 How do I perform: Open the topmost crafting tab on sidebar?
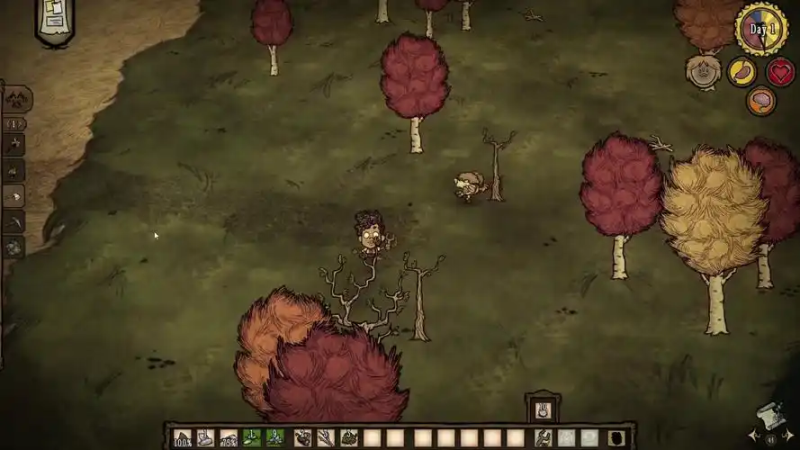click(17, 99)
